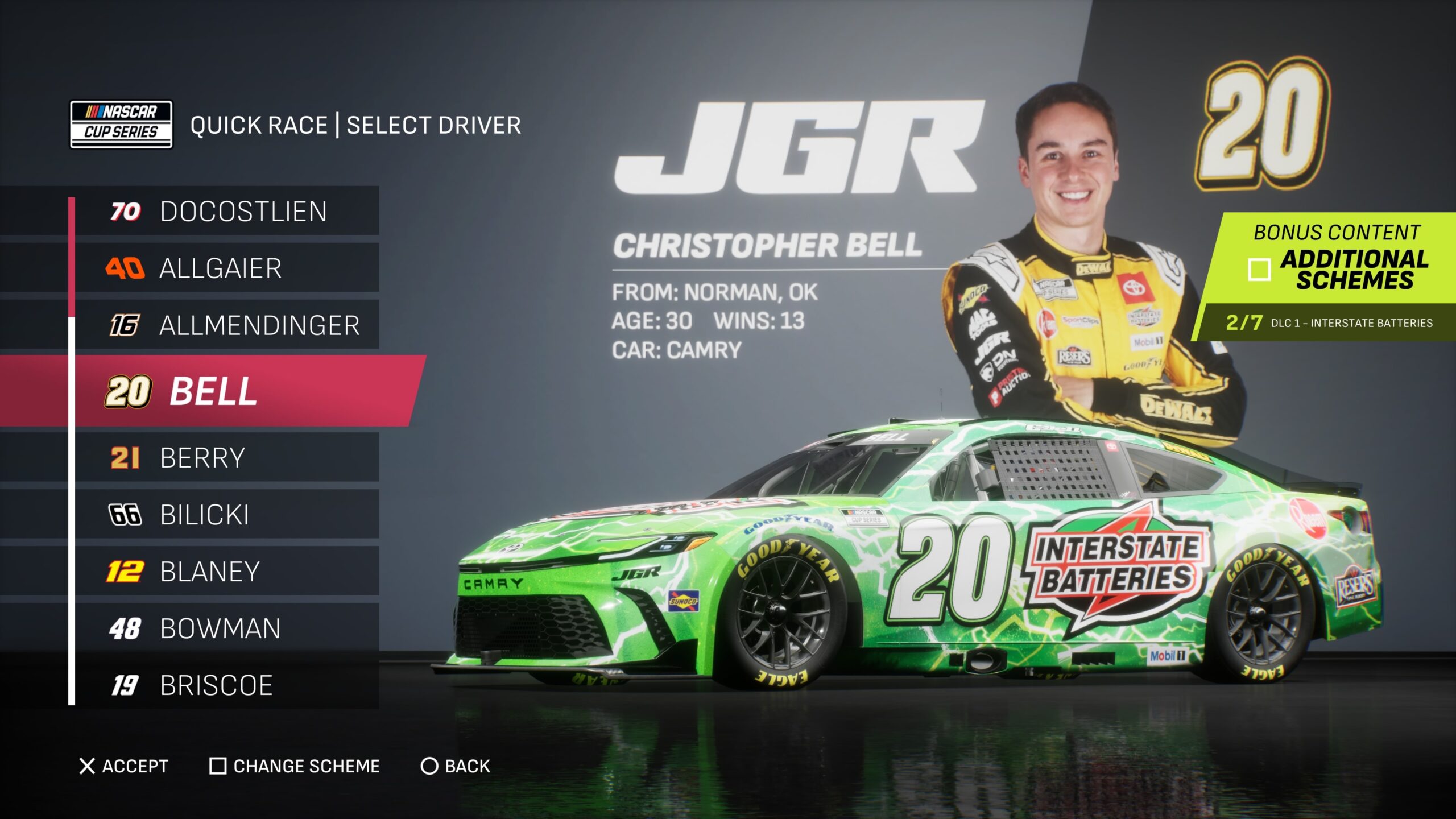
Task: Choose Bowman number 48
Action: pyautogui.click(x=227, y=628)
